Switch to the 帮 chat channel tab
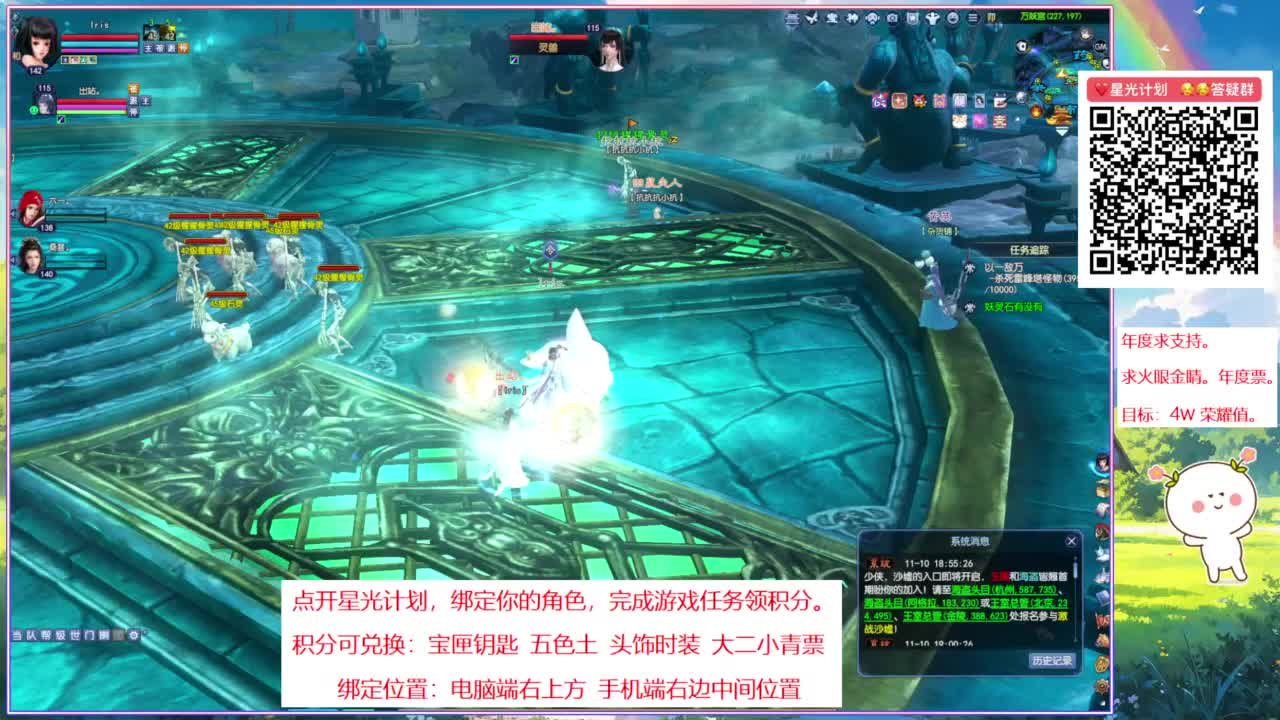 pos(47,635)
